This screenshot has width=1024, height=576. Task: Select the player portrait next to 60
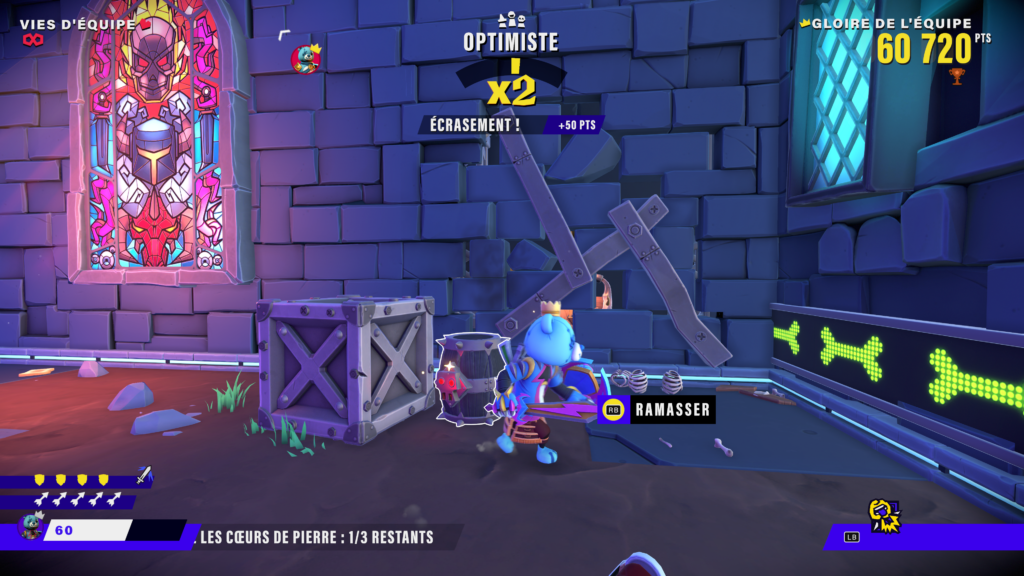(x=31, y=528)
